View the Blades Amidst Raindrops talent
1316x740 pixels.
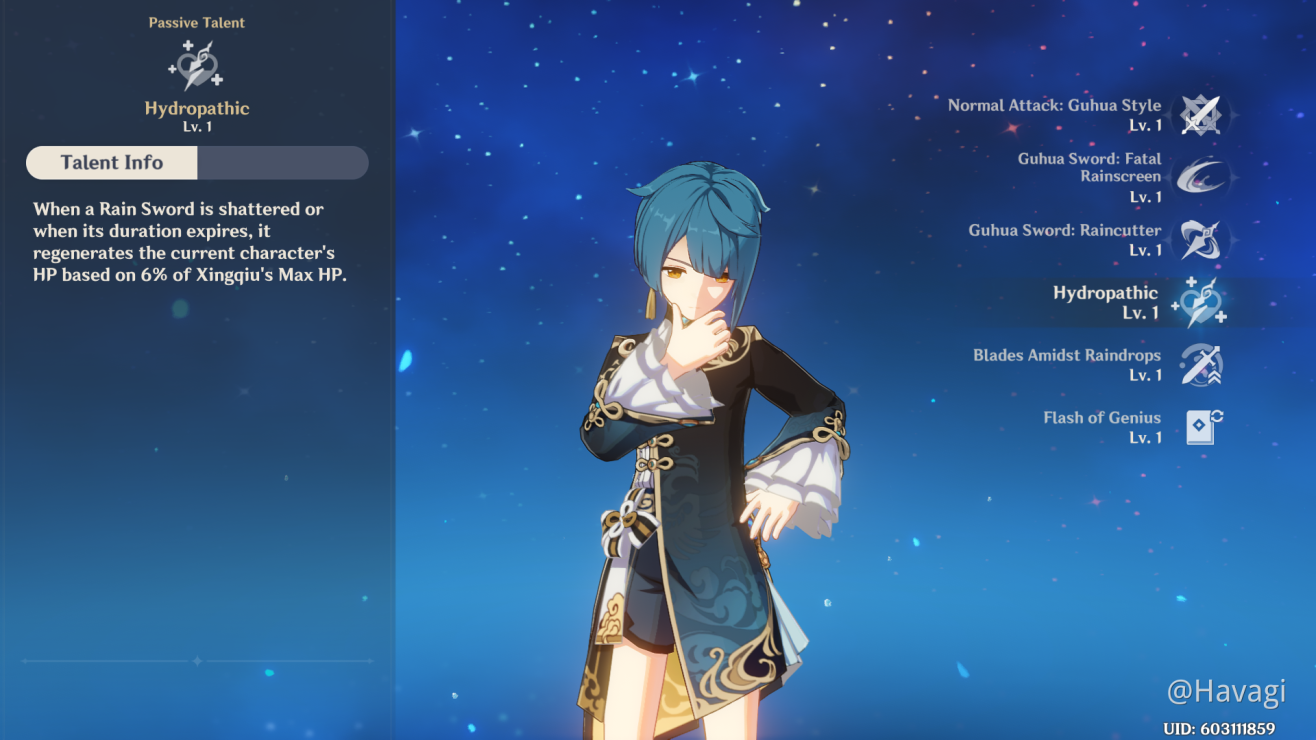1199,365
